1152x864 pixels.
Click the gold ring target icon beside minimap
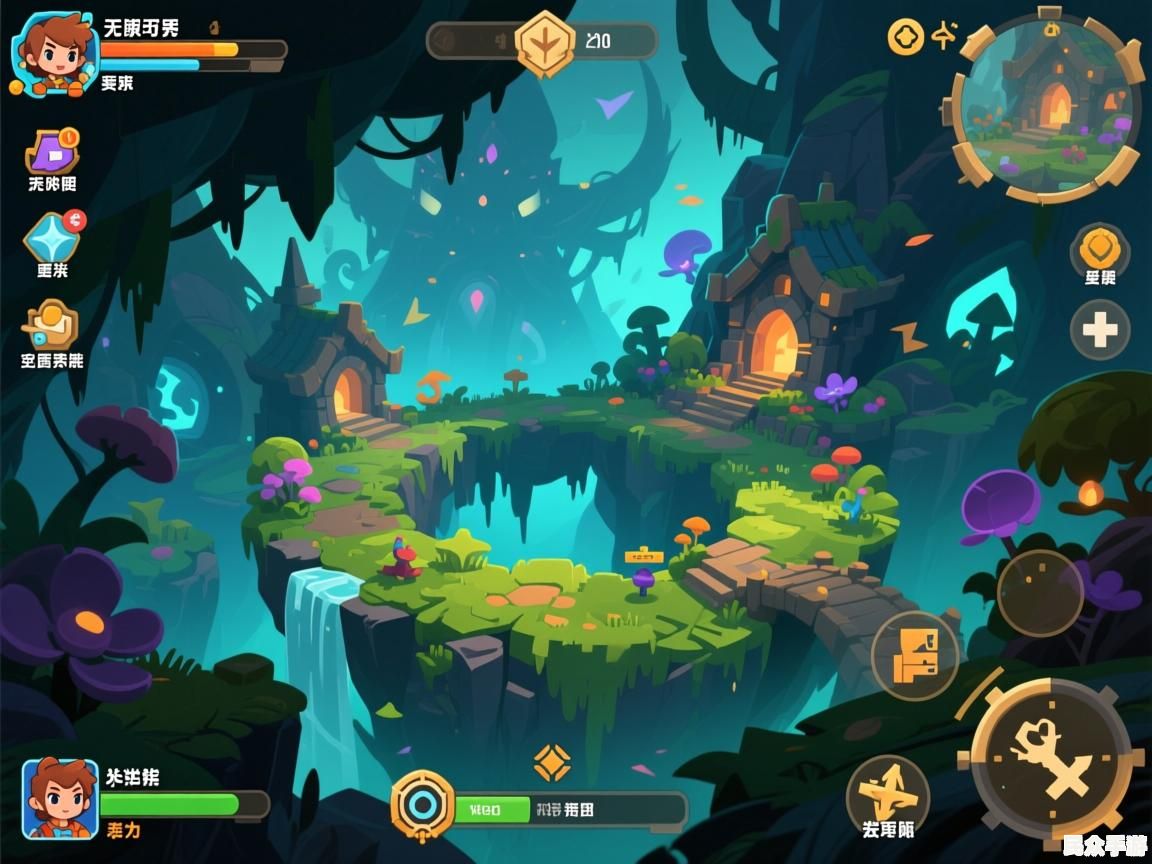[x=905, y=38]
